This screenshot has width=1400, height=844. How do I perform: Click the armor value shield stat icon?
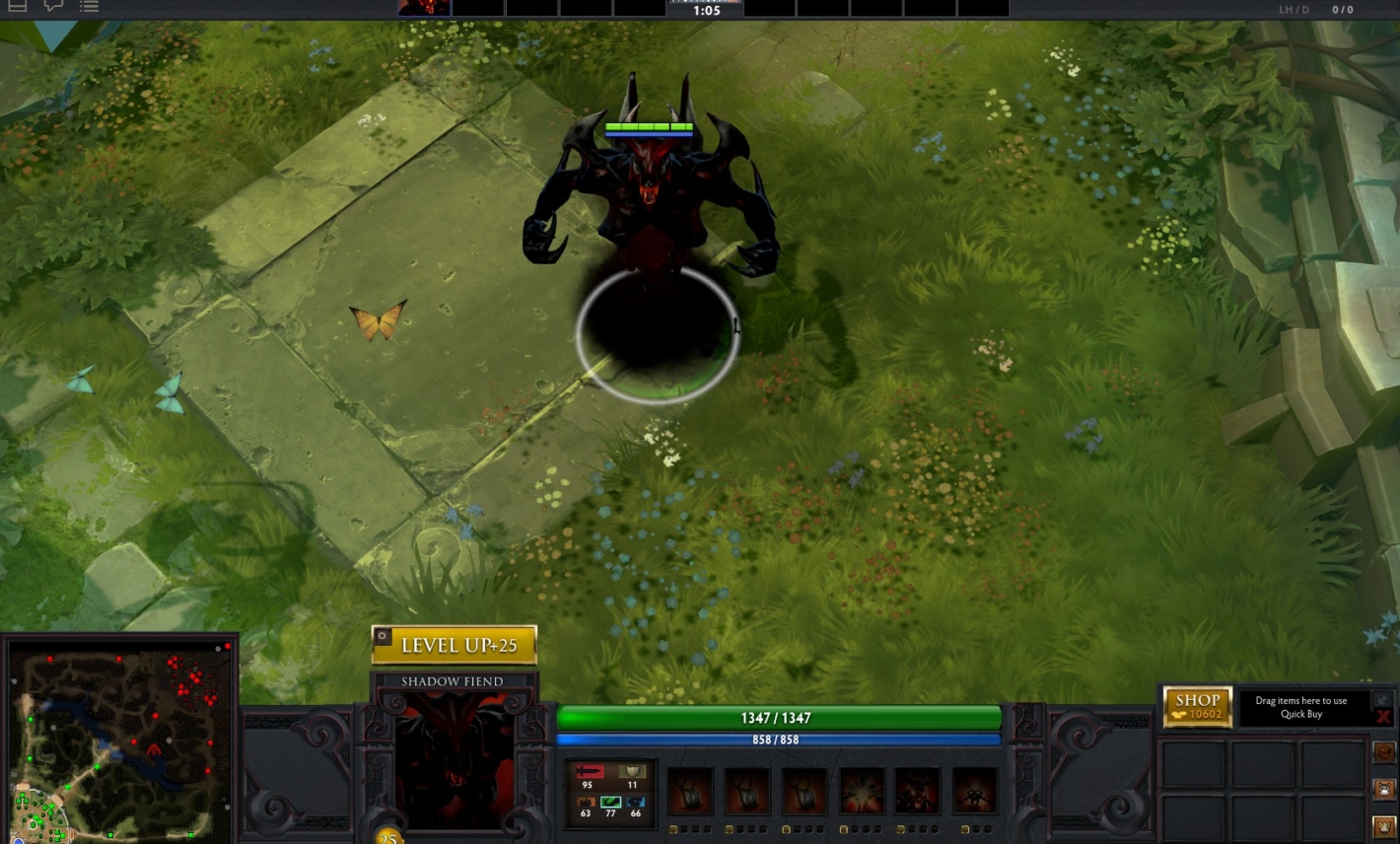pos(632,772)
